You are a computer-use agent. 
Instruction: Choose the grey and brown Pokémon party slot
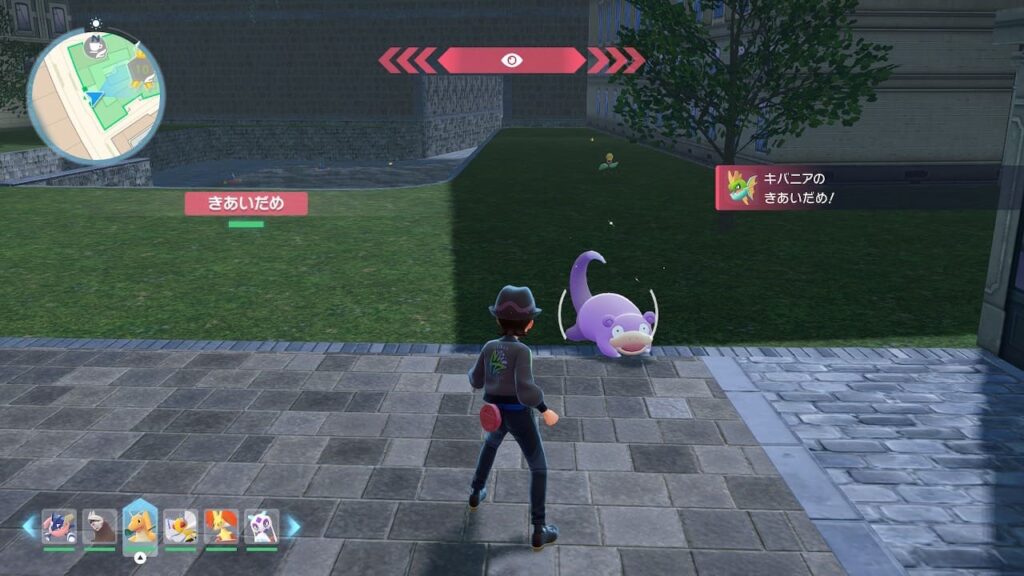tap(99, 525)
